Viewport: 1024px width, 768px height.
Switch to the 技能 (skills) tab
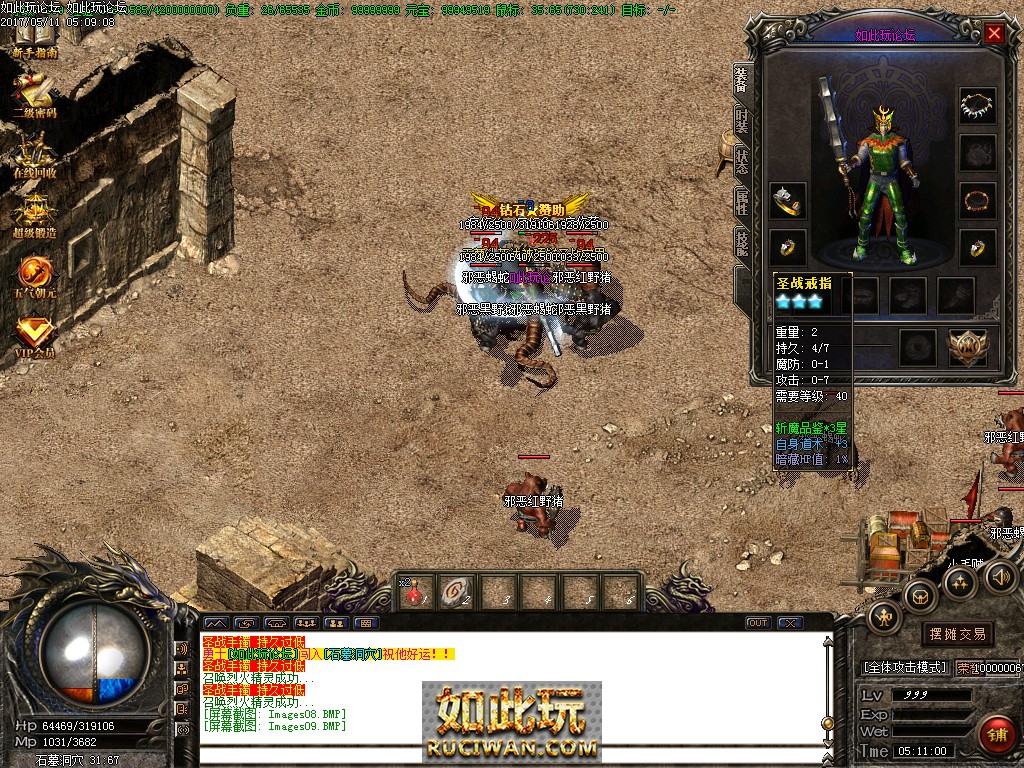tap(741, 243)
